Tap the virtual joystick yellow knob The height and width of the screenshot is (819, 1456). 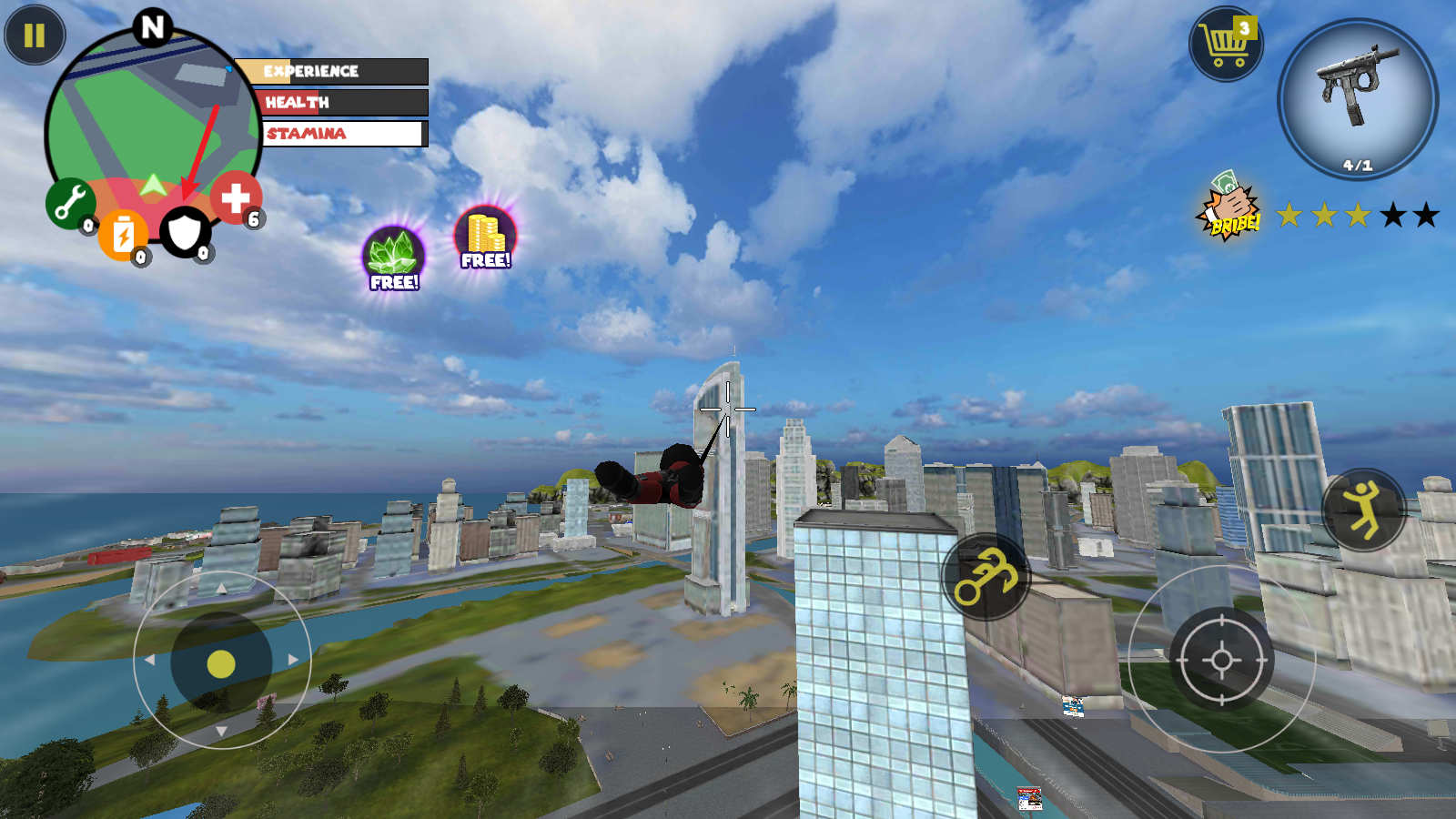pyautogui.click(x=221, y=664)
